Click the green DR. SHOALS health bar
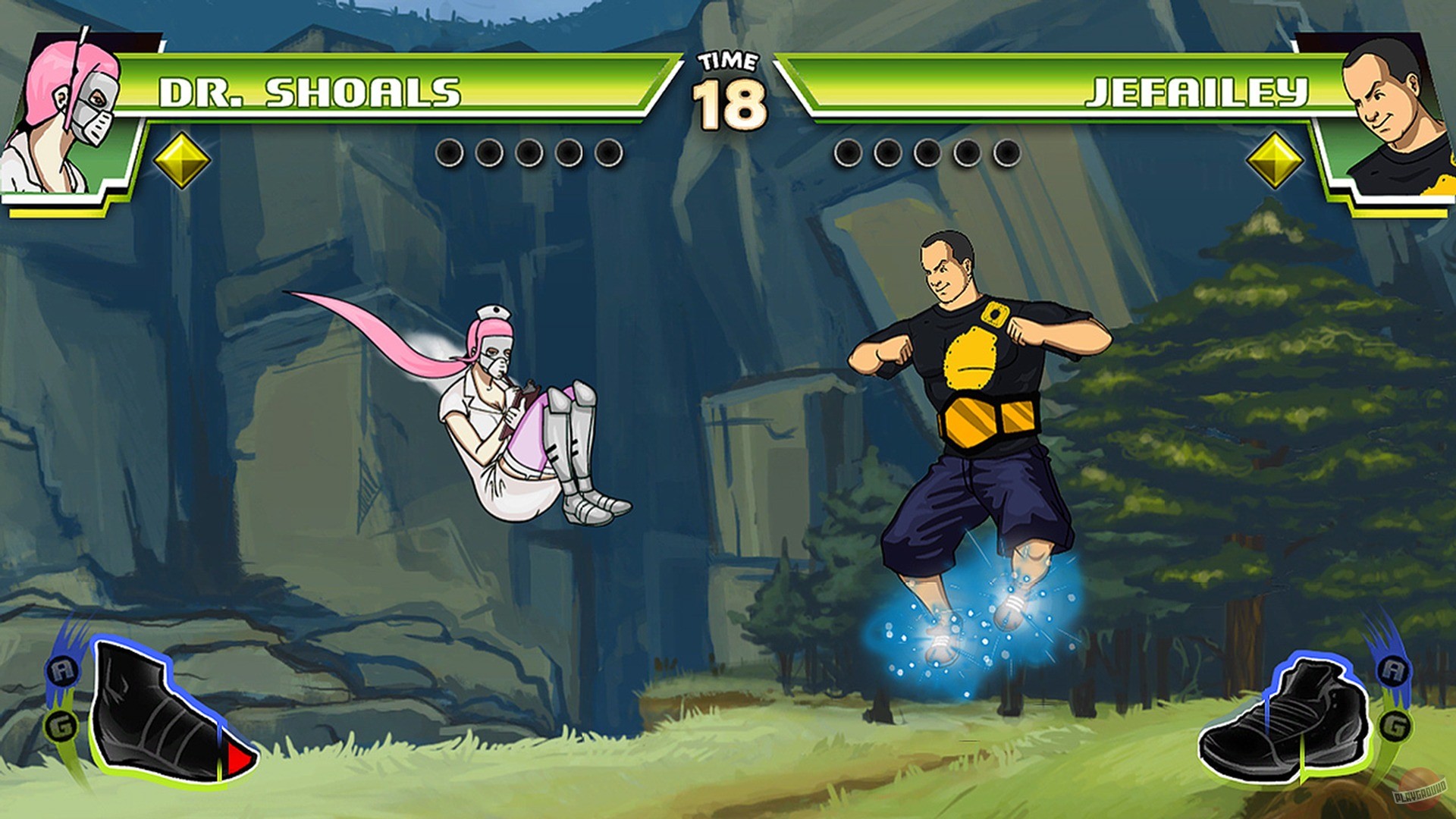The image size is (1456, 819). (x=379, y=89)
